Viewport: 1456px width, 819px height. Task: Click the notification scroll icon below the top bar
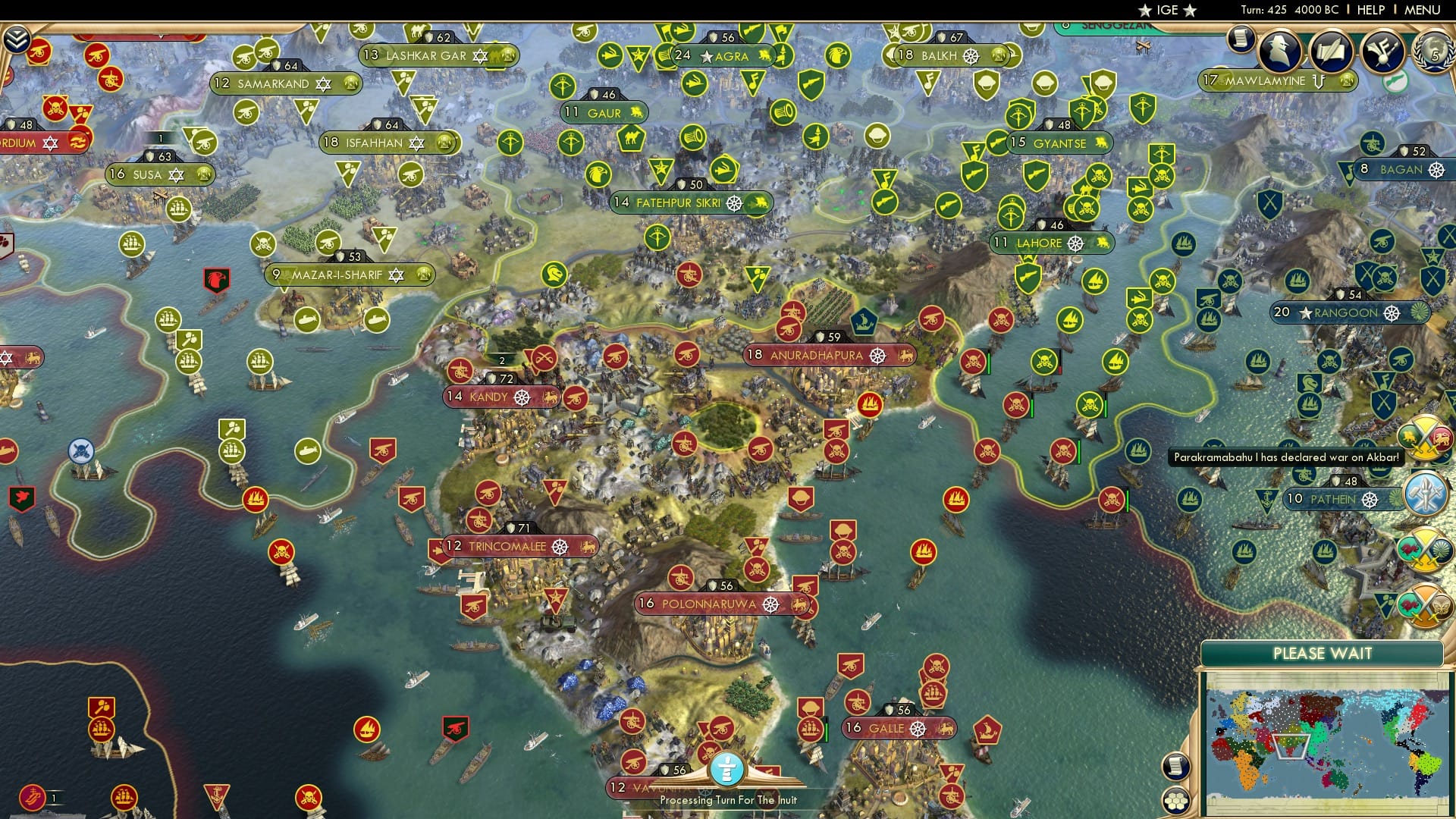click(1241, 39)
